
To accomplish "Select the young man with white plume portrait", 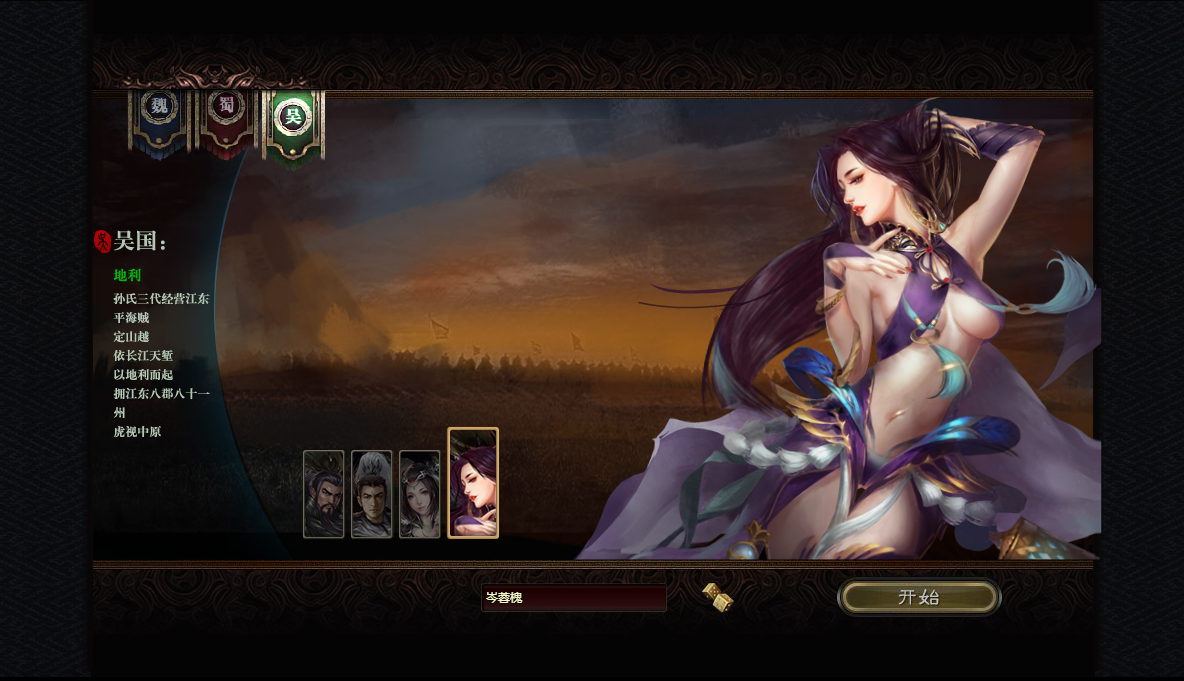I will point(372,494).
